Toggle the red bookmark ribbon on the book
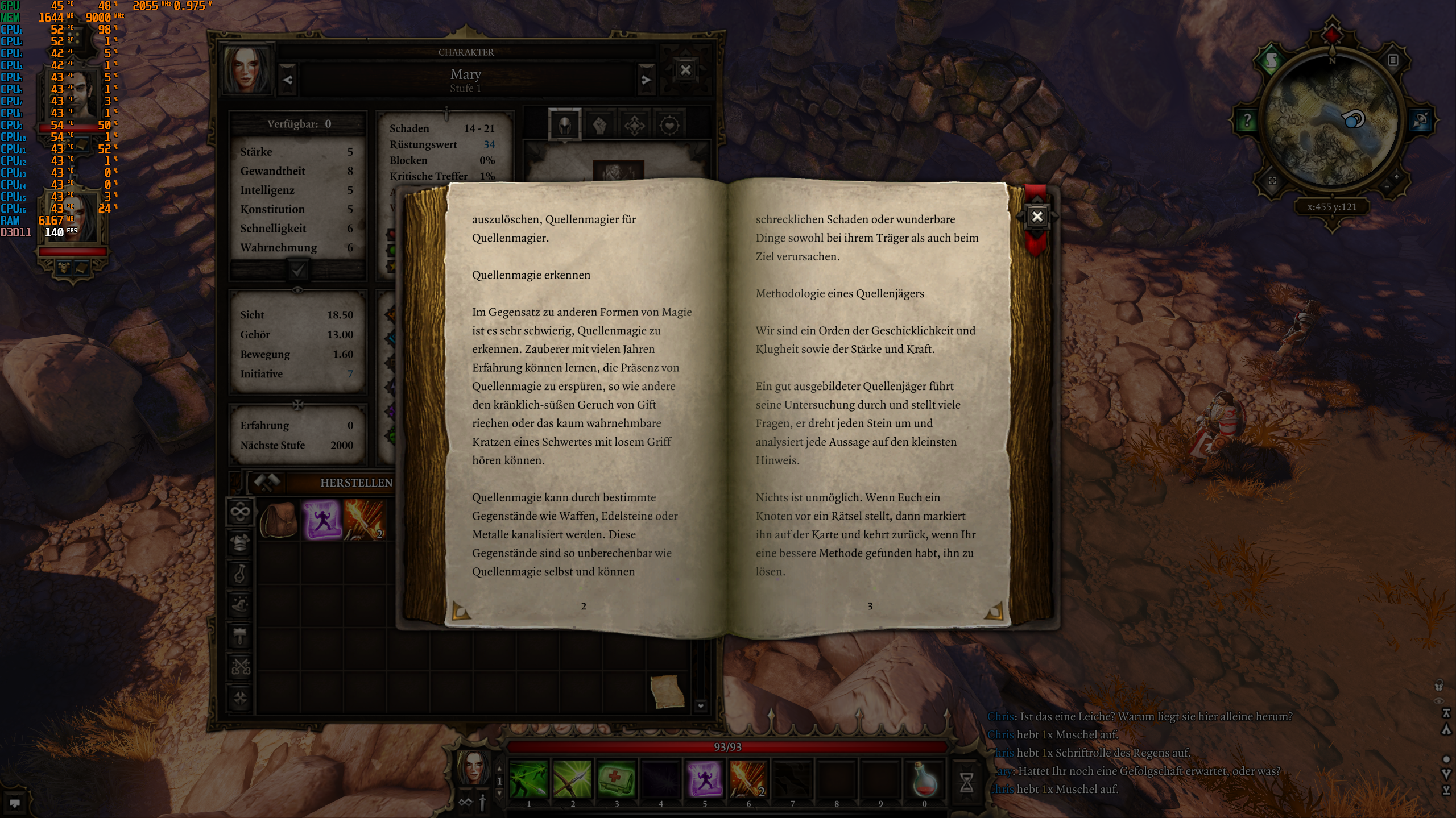 point(1036,246)
